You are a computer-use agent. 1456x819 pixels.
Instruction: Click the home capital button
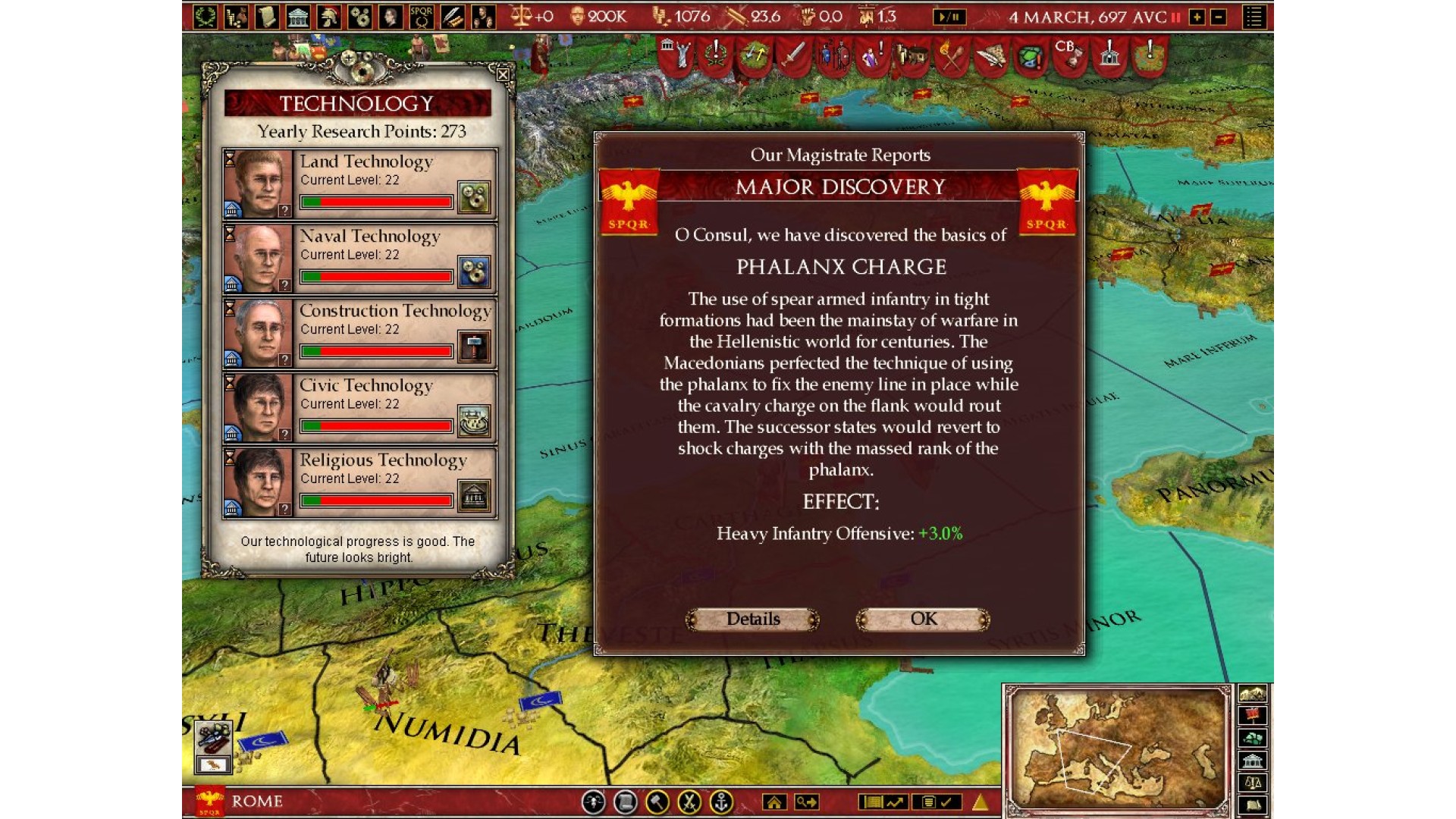pyautogui.click(x=774, y=802)
